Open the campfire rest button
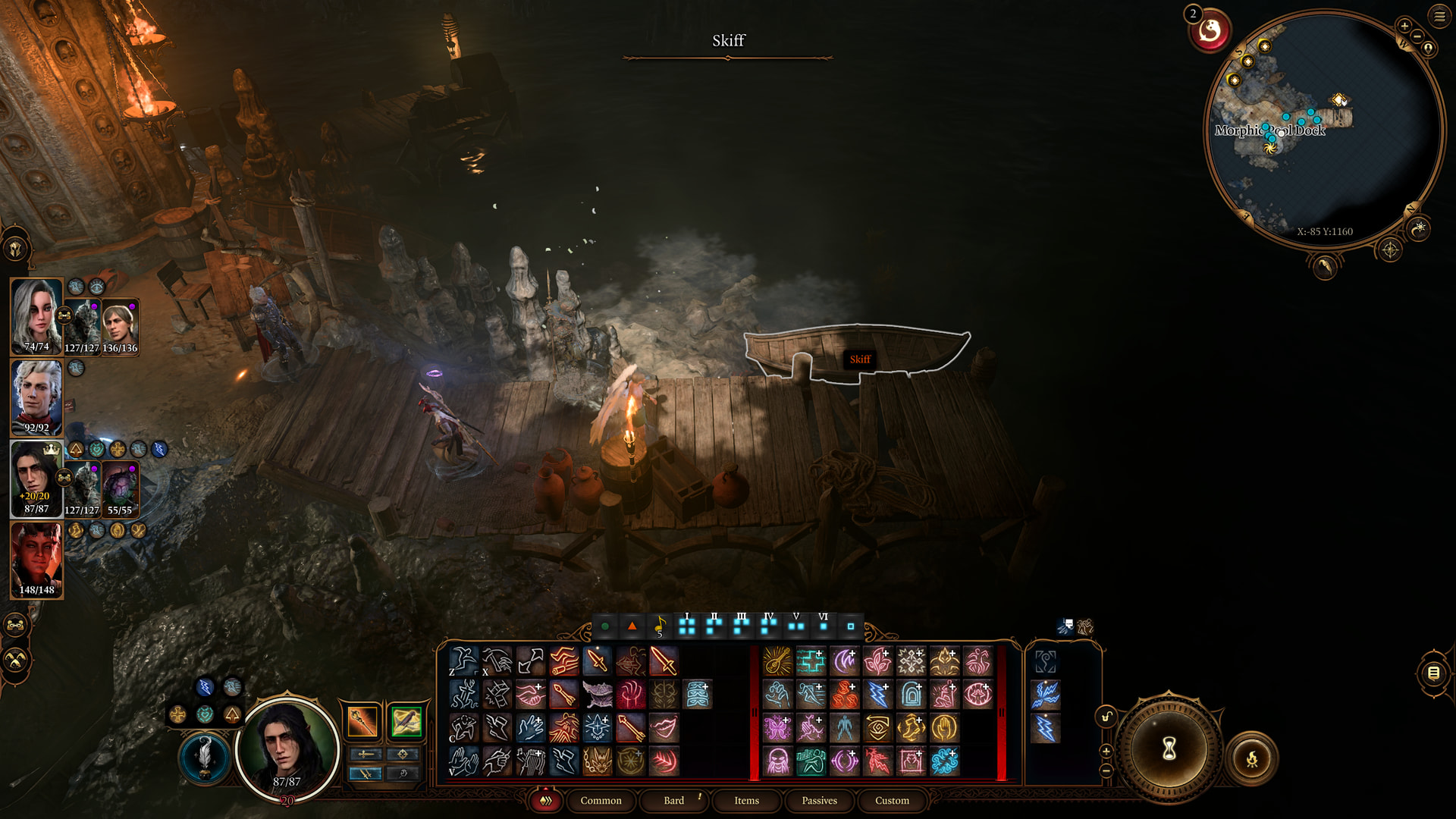1456x819 pixels. point(1251,758)
